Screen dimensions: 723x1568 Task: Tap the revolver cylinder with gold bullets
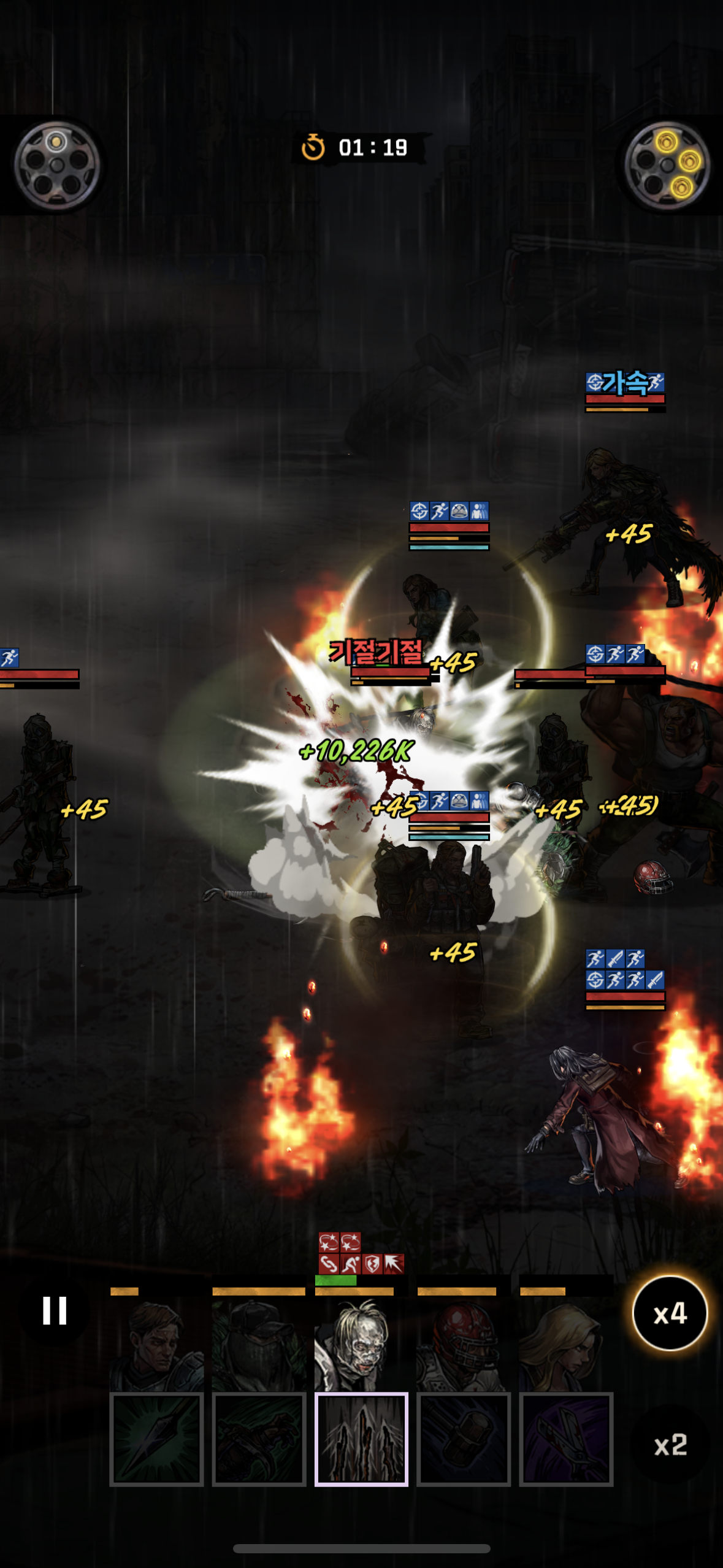click(668, 165)
